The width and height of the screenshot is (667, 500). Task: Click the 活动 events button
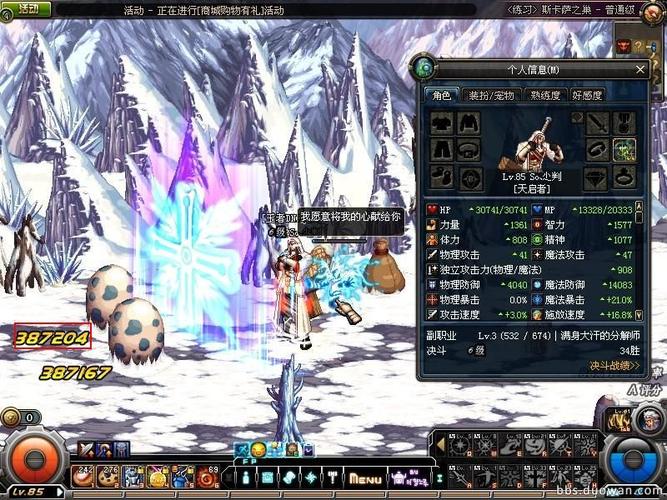[x=21, y=8]
